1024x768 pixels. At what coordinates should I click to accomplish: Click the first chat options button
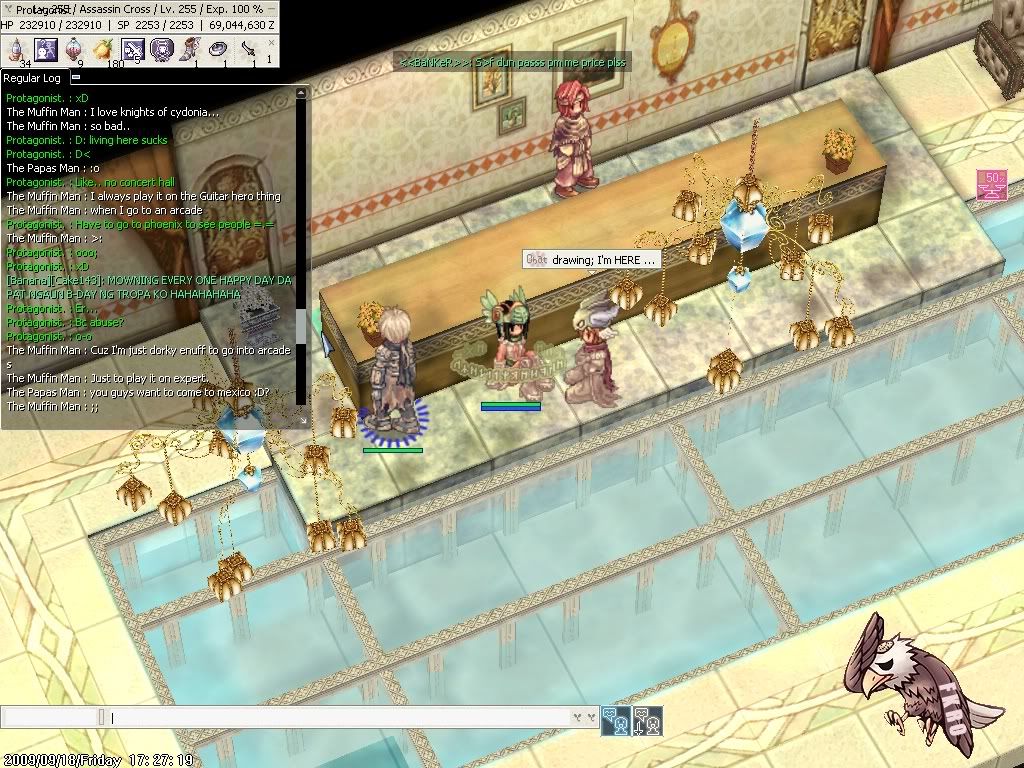pyautogui.click(x=615, y=719)
